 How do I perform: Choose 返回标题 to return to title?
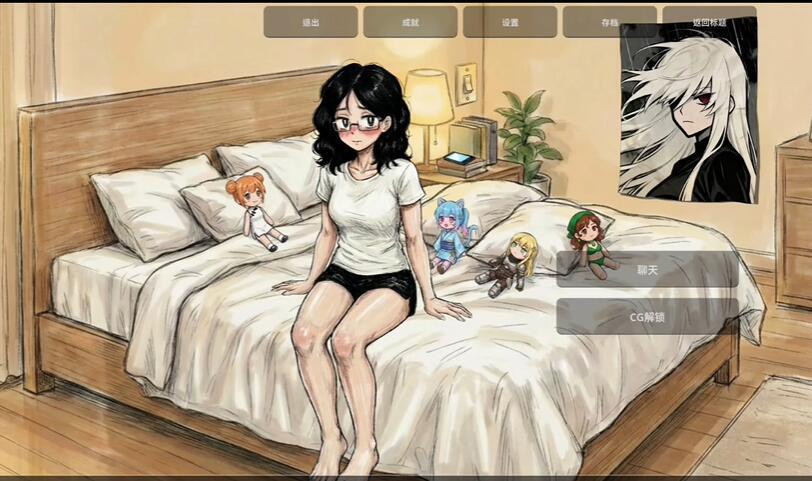pos(709,22)
